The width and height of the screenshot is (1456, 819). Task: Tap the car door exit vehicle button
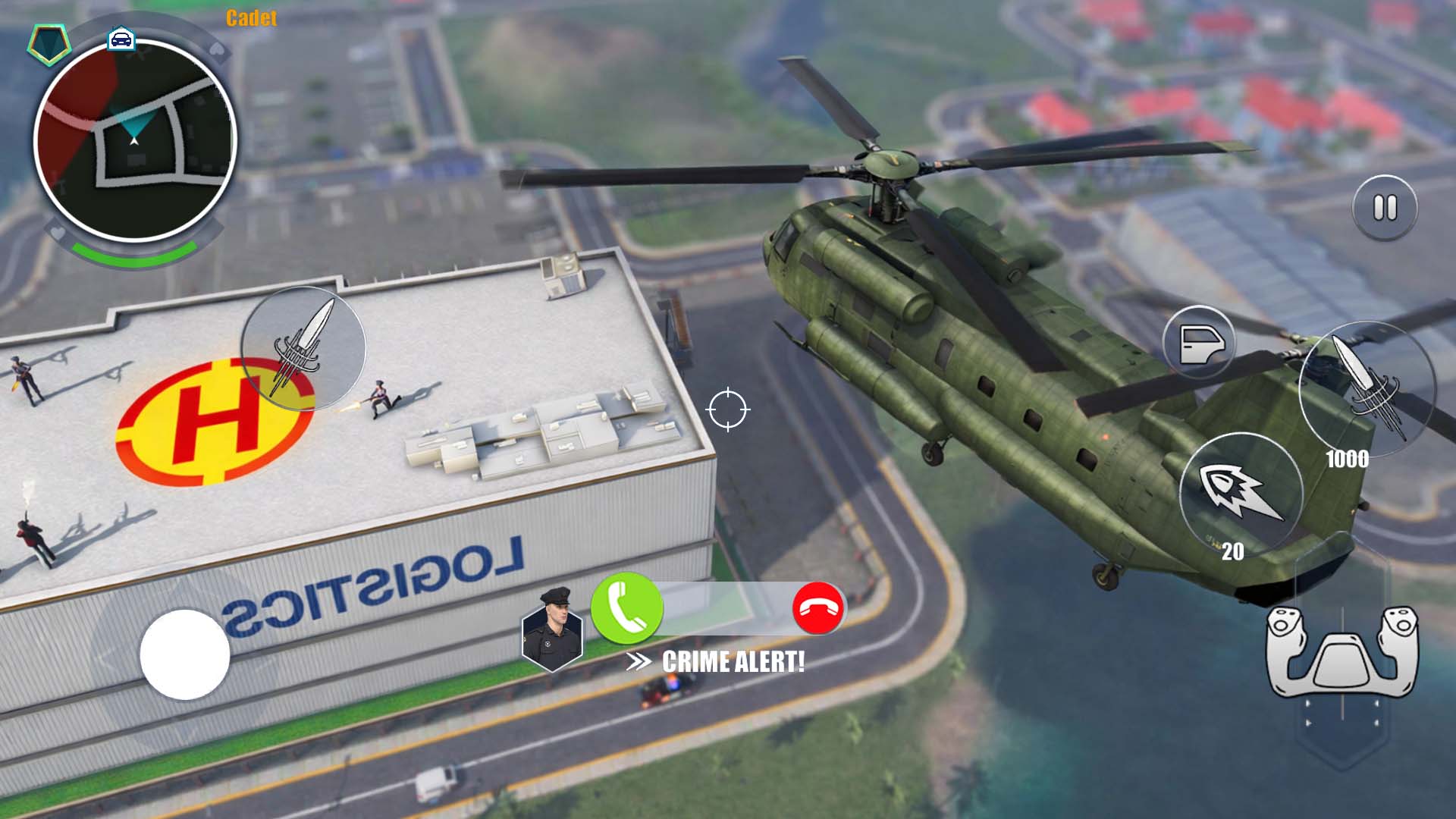(x=1199, y=343)
